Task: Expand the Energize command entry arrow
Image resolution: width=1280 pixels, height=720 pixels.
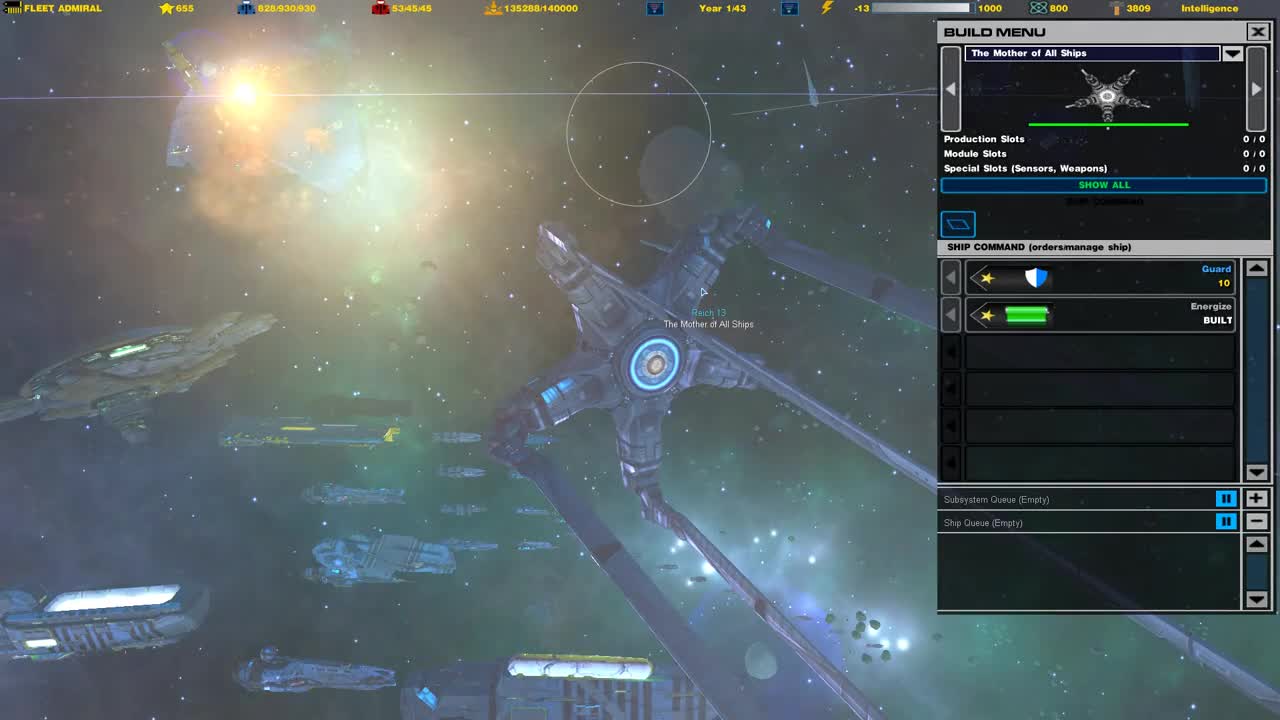Action: click(950, 313)
